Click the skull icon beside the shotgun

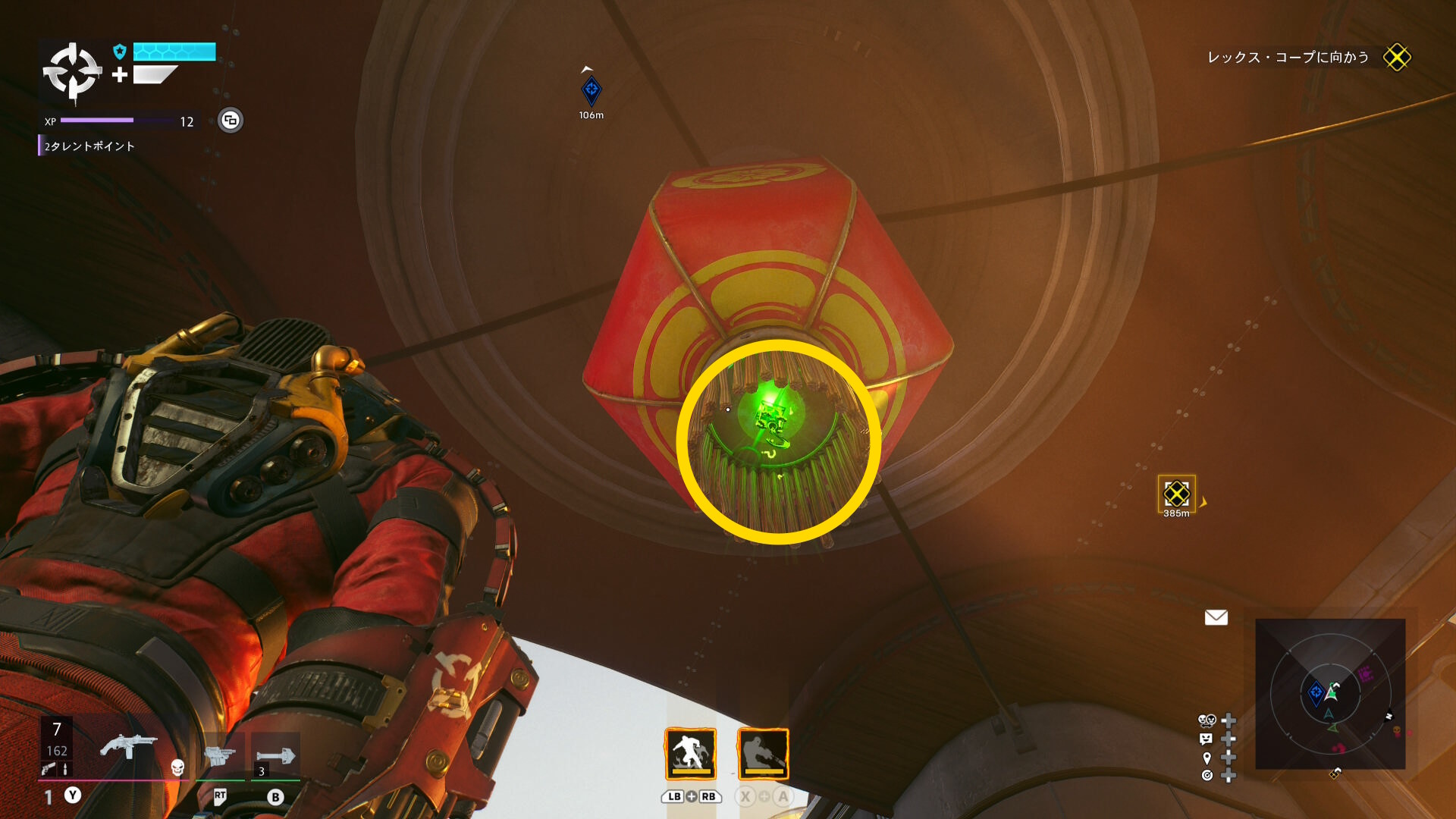(177, 767)
